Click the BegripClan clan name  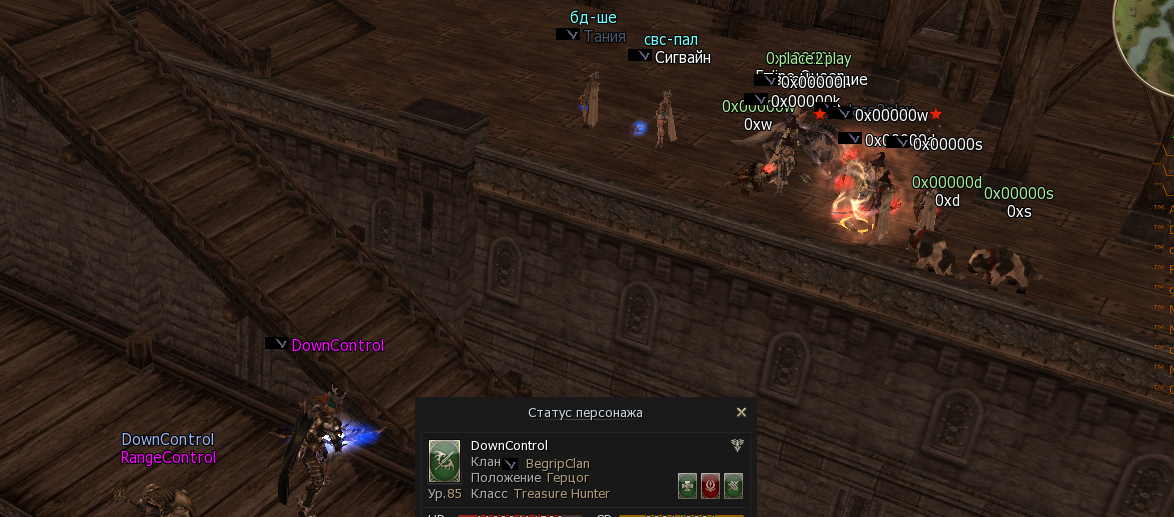coord(557,464)
